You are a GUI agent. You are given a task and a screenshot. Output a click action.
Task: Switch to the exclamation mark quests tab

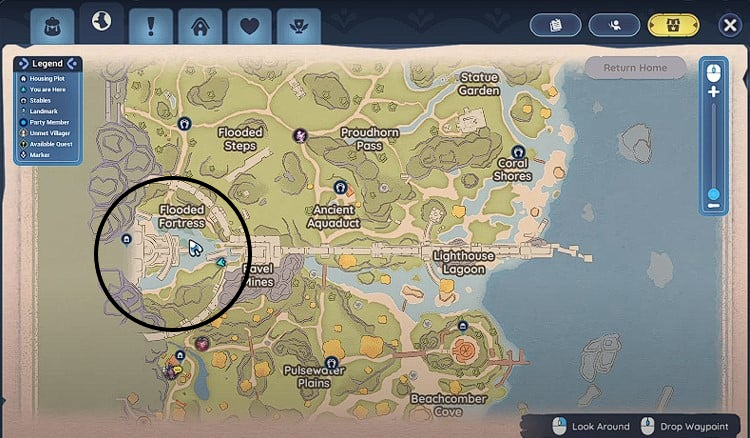[151, 25]
